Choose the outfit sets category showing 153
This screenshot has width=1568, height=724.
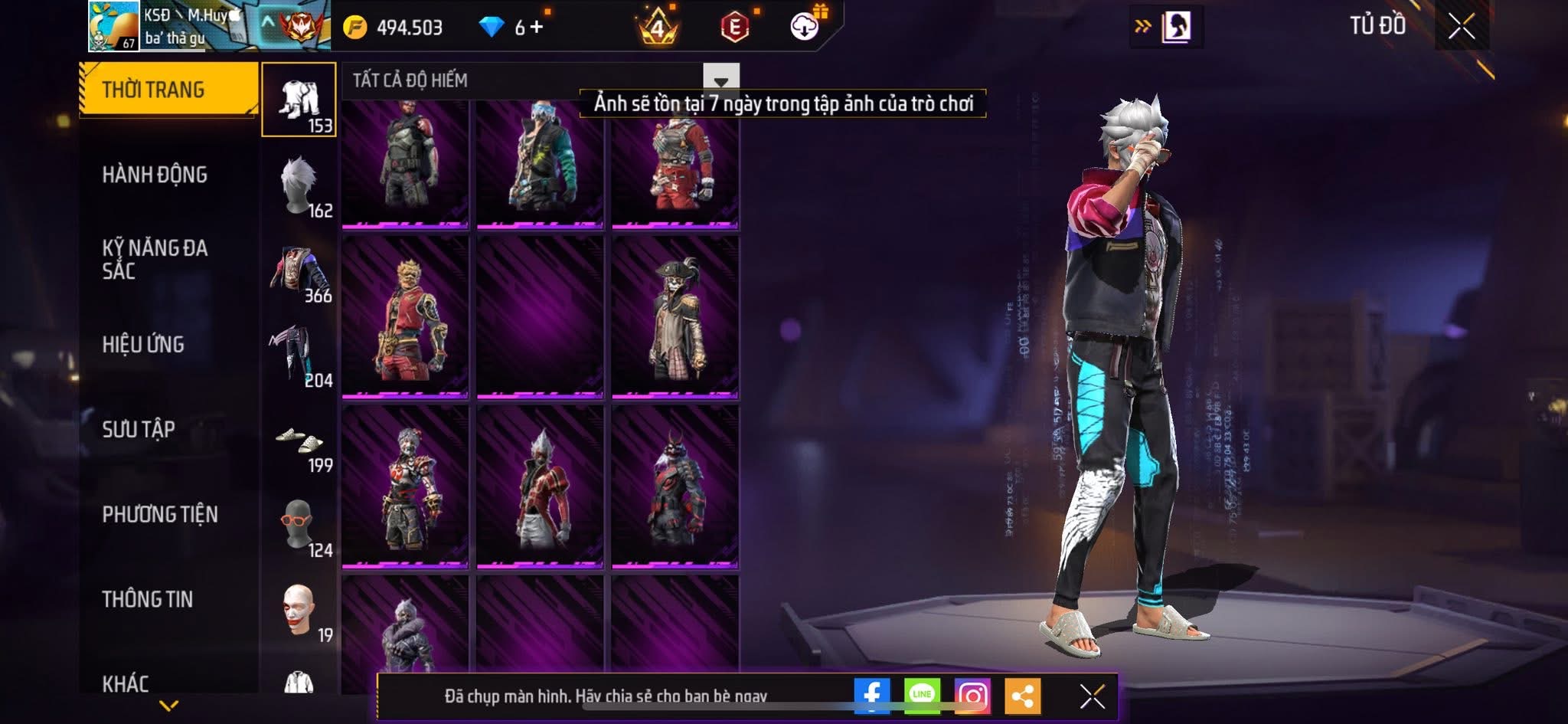(x=299, y=100)
